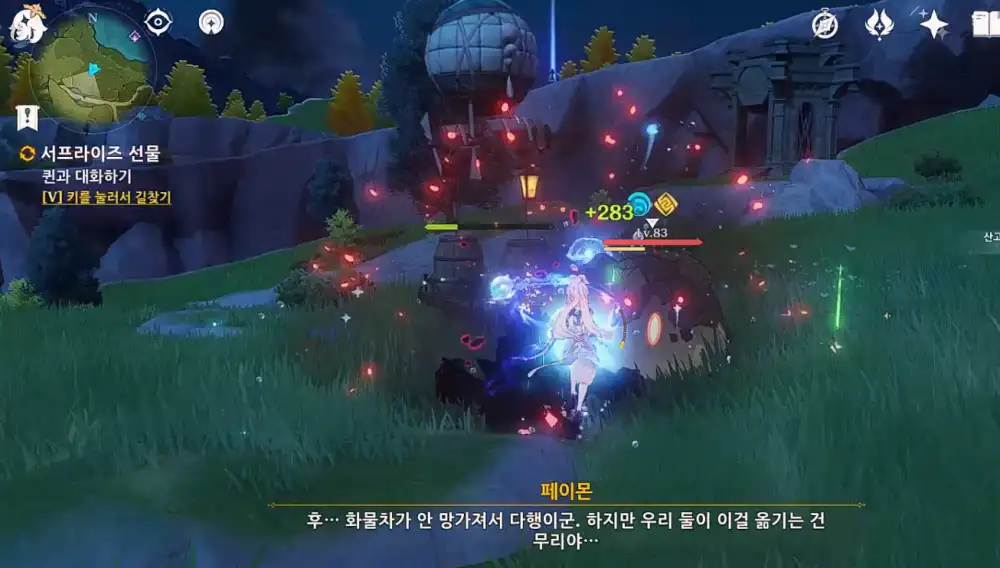Open the winged battle pass icon
This screenshot has width=1000, height=568.
pos(879,25)
